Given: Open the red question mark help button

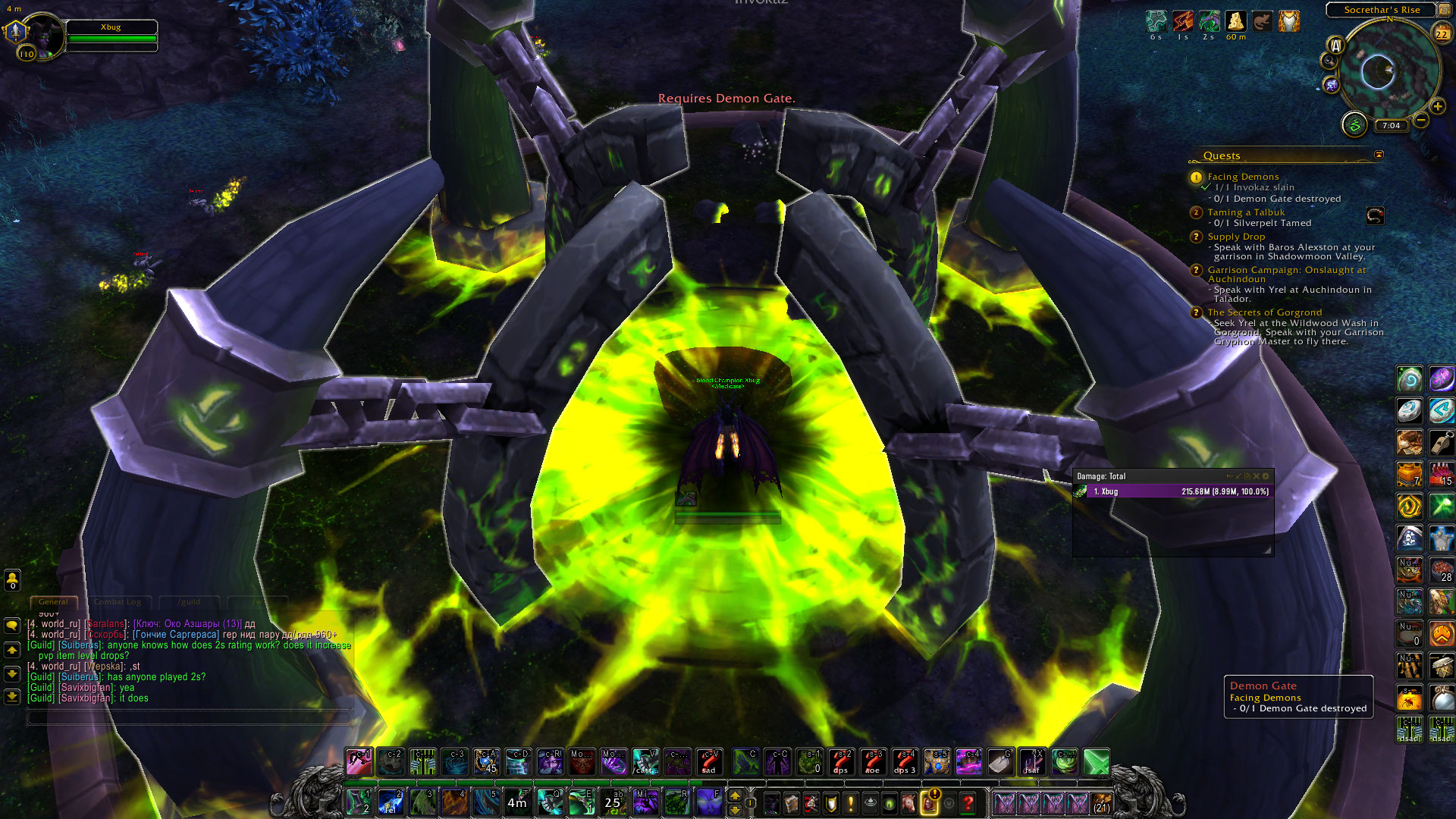Looking at the screenshot, I should pyautogui.click(x=968, y=802).
